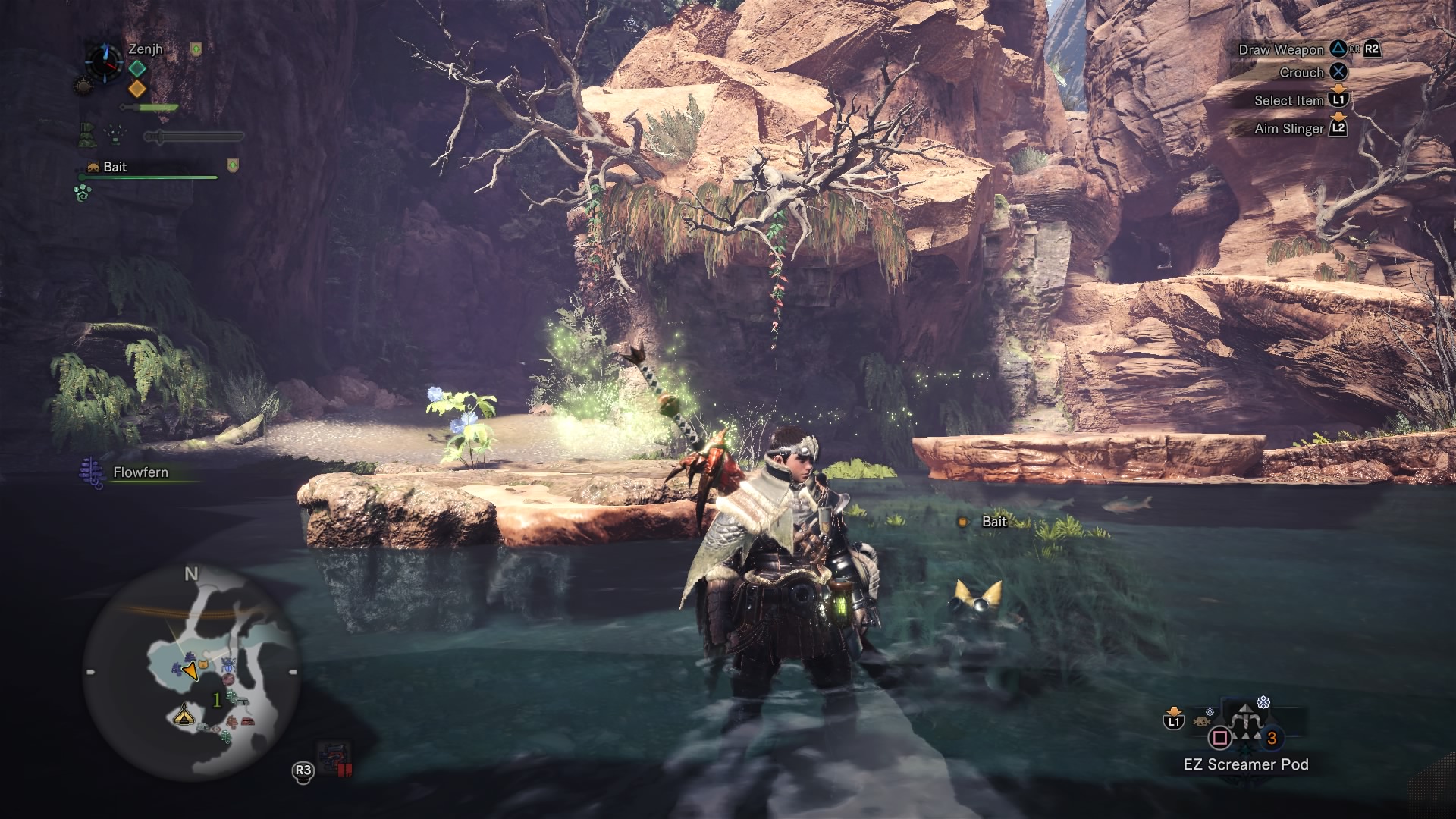Click the green number 1 area marker
This screenshot has height=819, width=1456.
(217, 699)
